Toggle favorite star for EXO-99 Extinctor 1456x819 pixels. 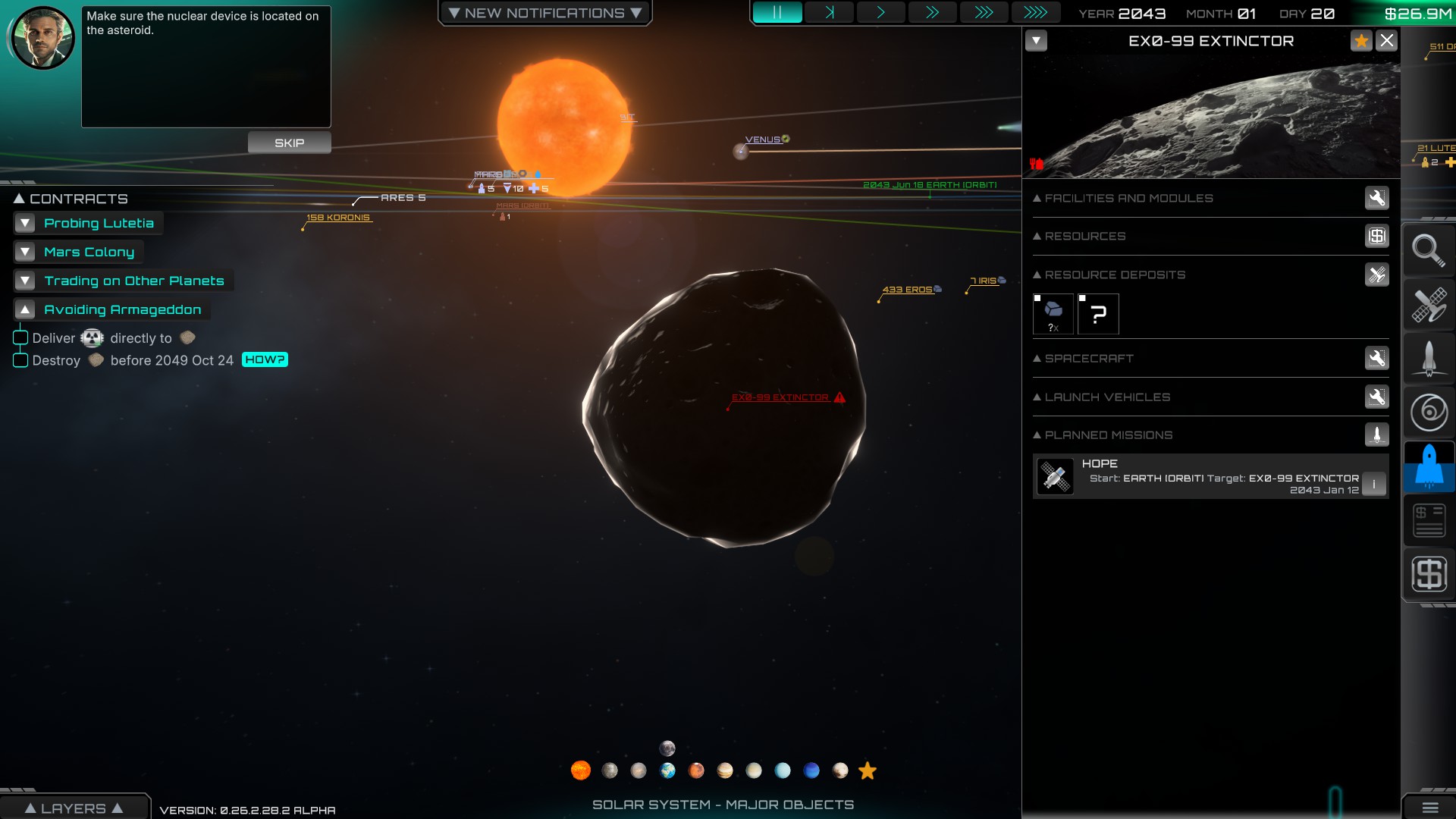click(x=1361, y=41)
